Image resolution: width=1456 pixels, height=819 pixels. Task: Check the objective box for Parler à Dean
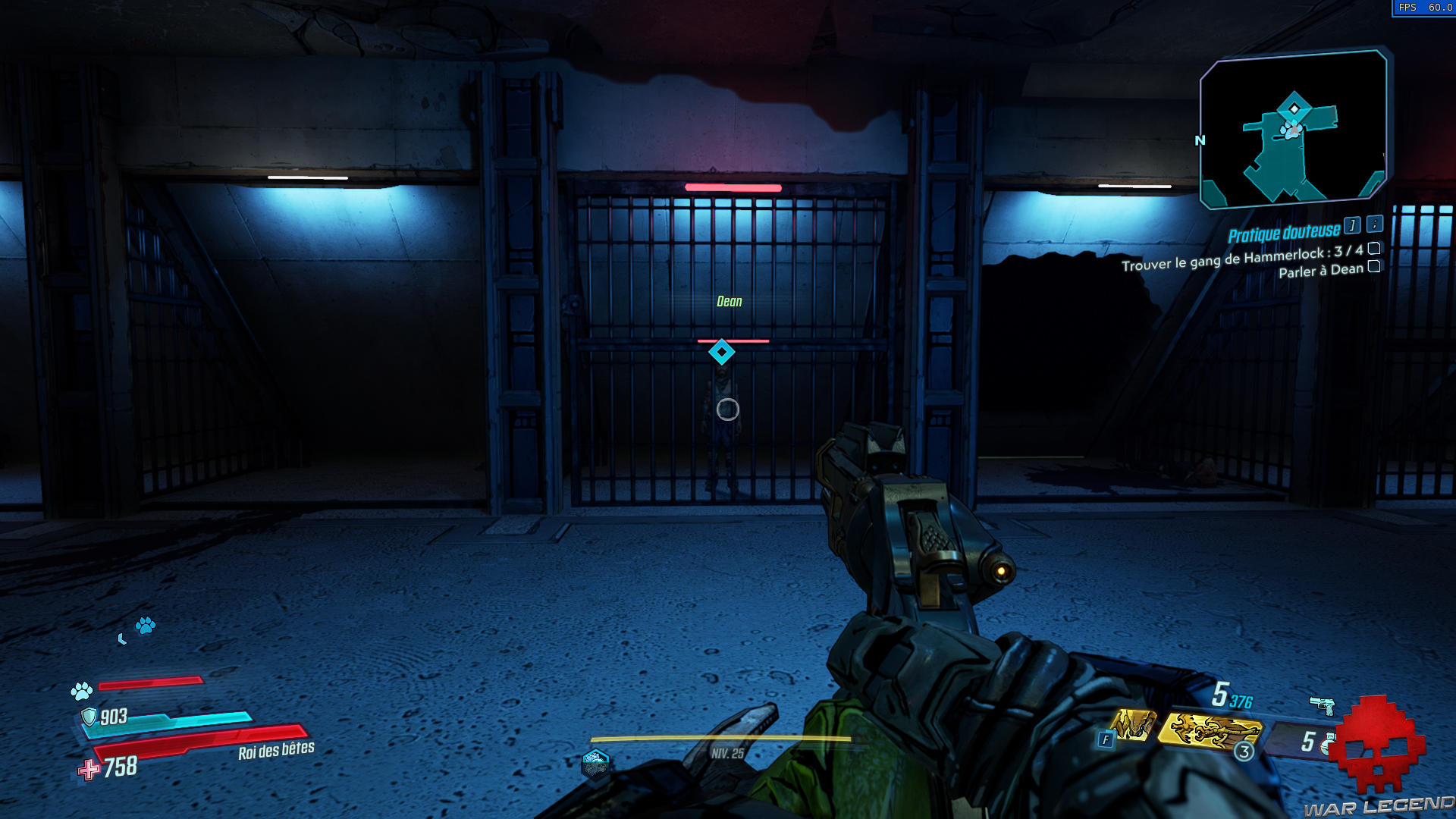[x=1374, y=268]
